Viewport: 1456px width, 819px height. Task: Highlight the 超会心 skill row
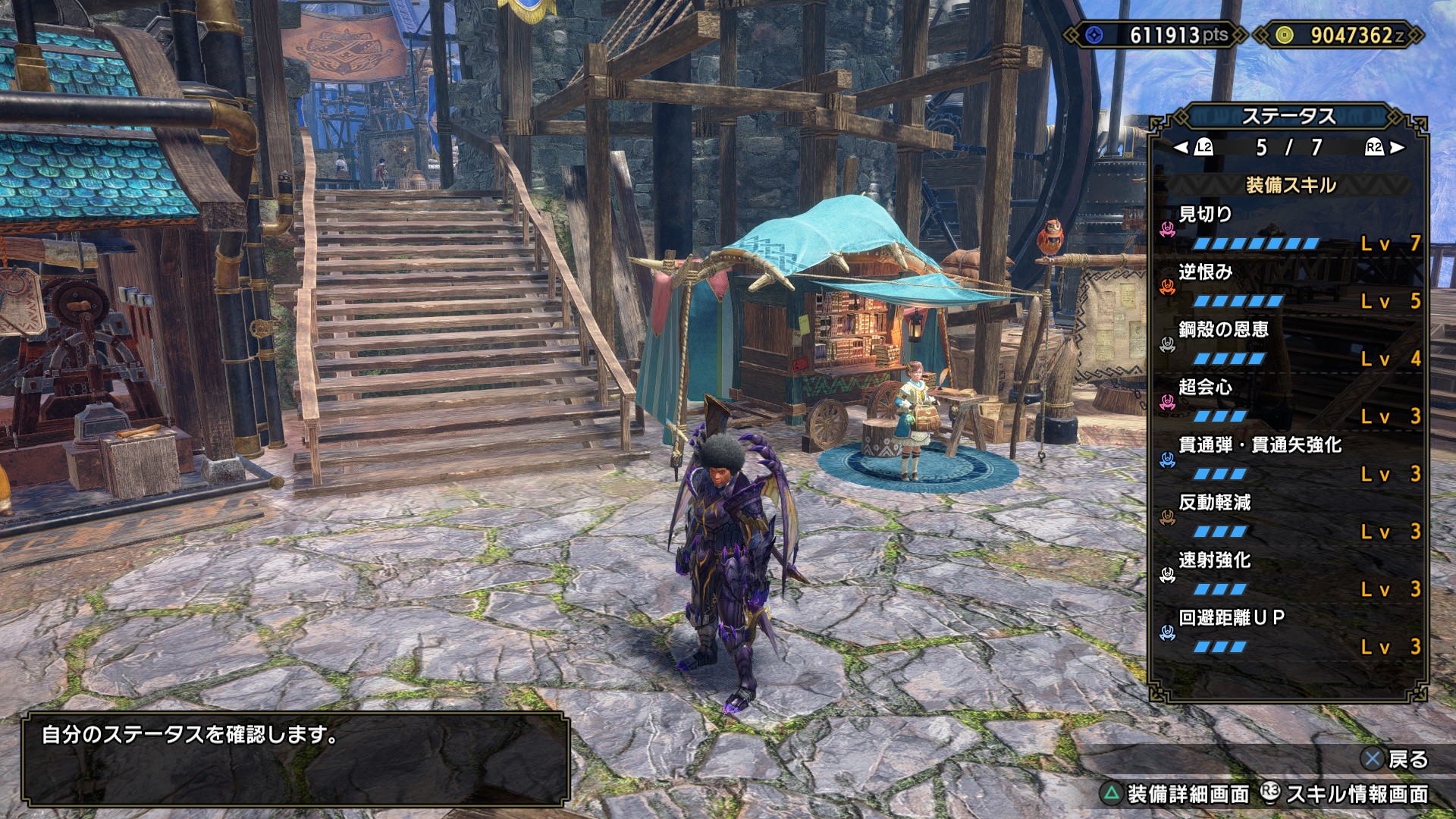click(x=1289, y=401)
